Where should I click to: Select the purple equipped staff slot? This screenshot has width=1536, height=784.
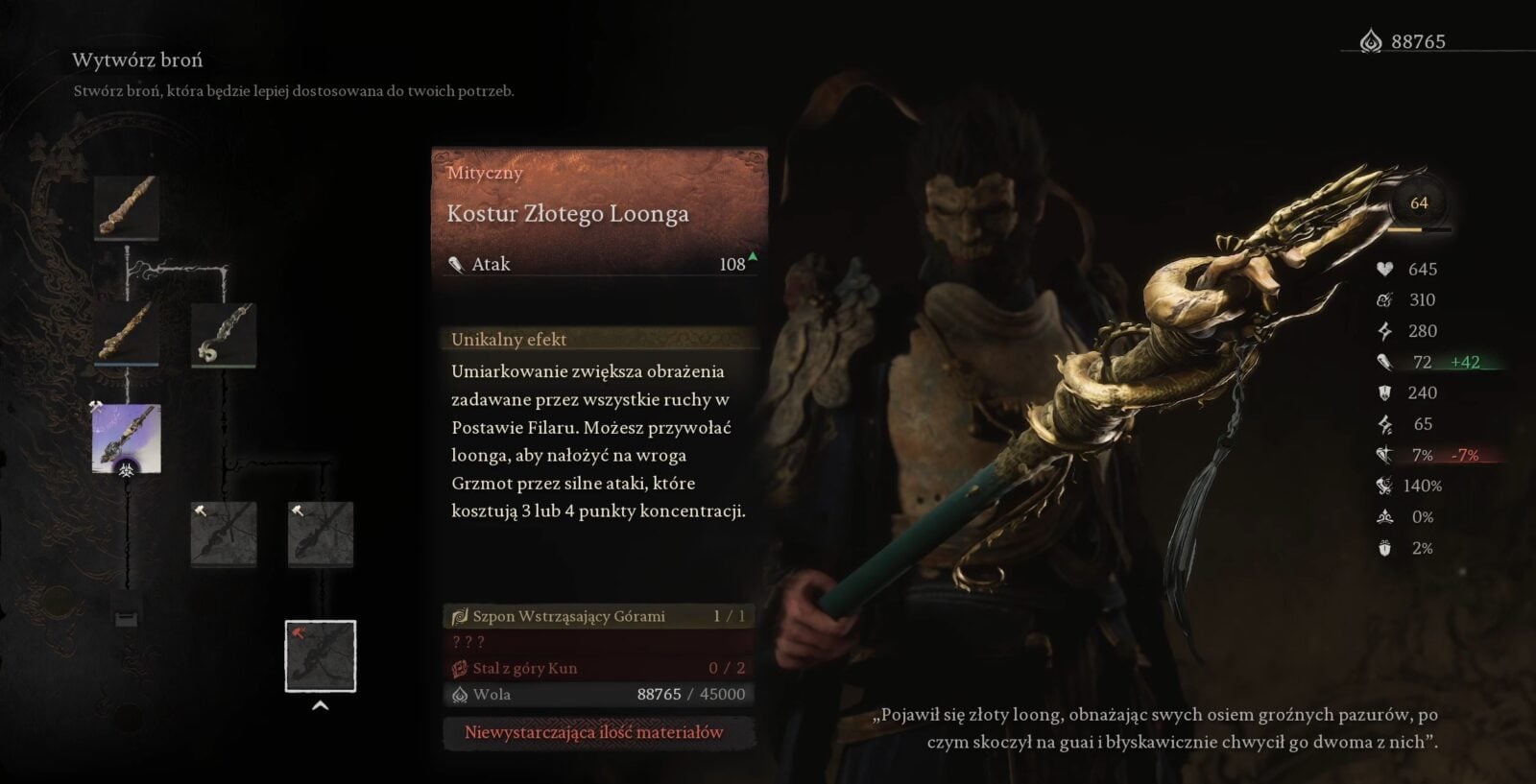click(x=127, y=439)
